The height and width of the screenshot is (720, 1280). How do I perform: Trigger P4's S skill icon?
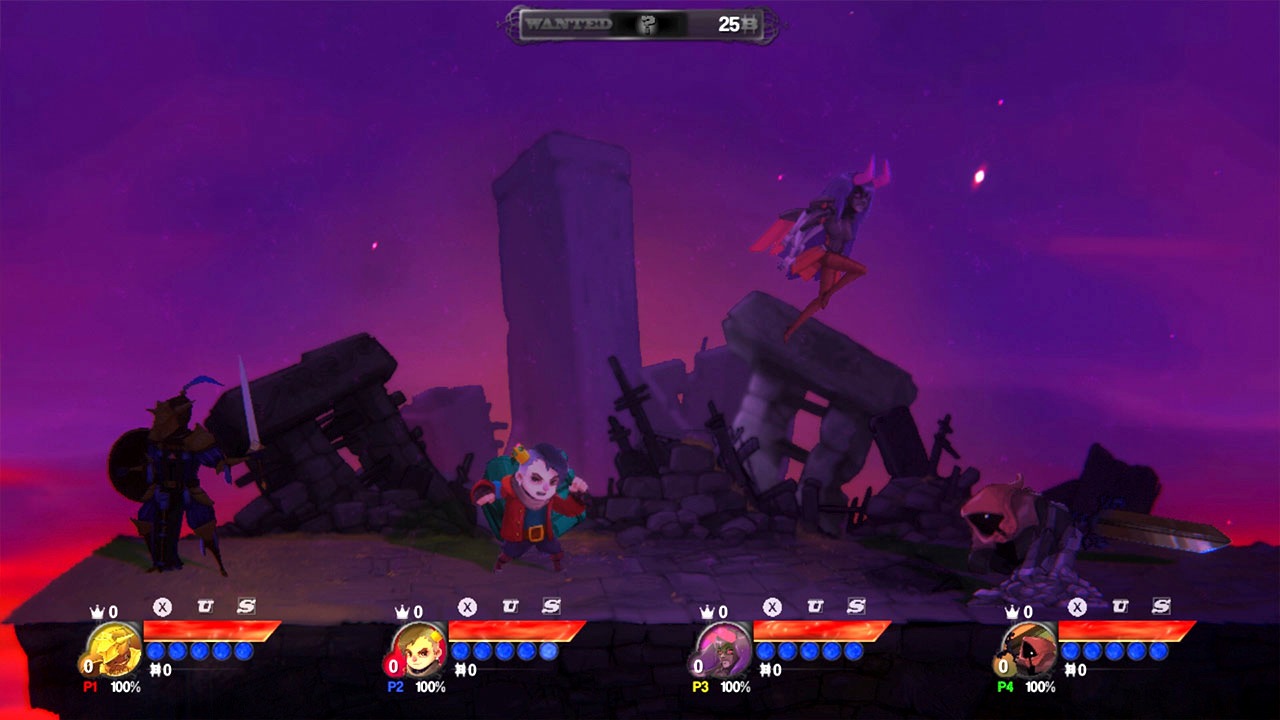point(1161,606)
